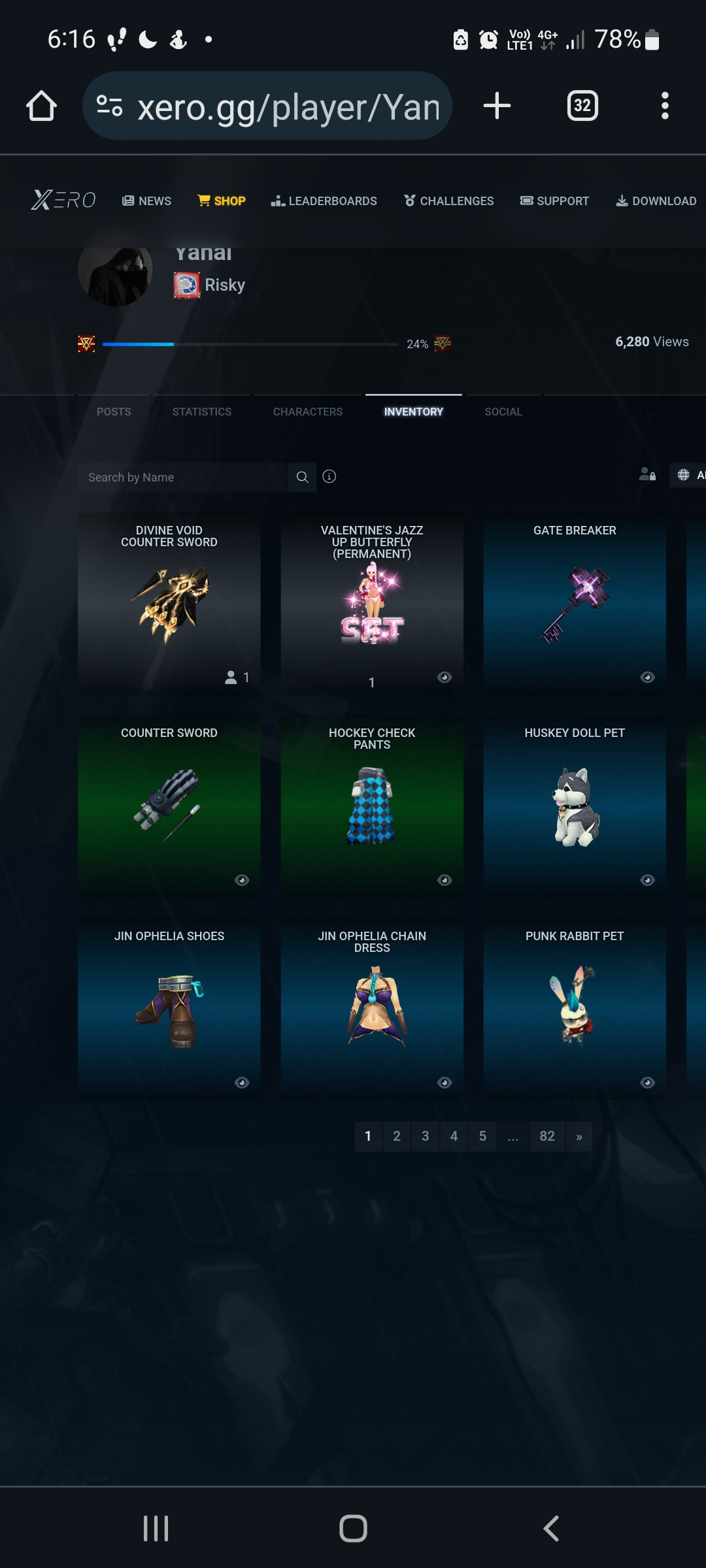Switch to the Characters tab
This screenshot has width=706, height=1568.
tap(307, 412)
